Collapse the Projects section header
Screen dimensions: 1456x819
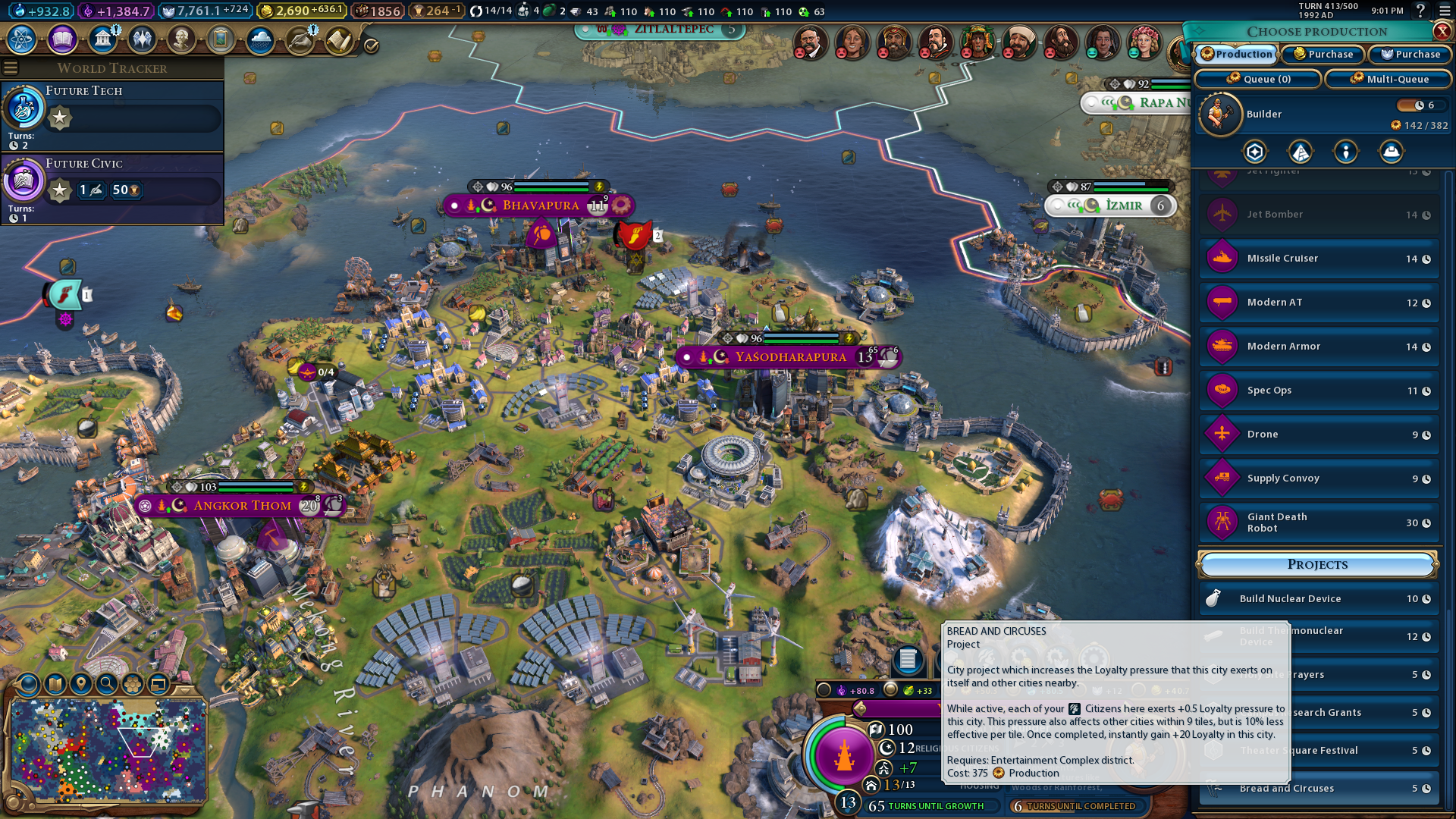[x=1317, y=564]
